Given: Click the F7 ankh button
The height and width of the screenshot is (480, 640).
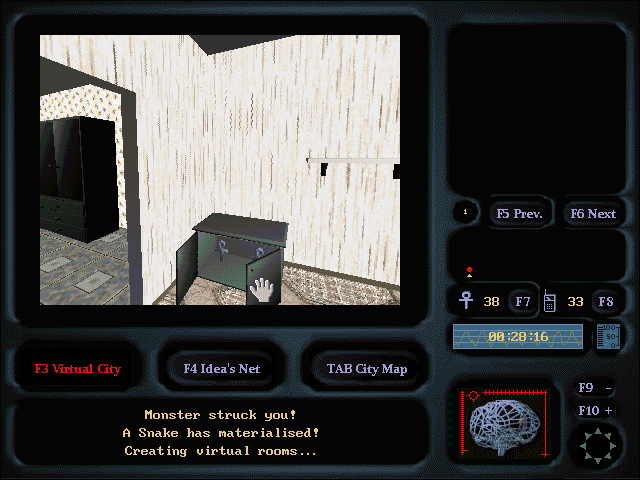Looking at the screenshot, I should click(523, 300).
